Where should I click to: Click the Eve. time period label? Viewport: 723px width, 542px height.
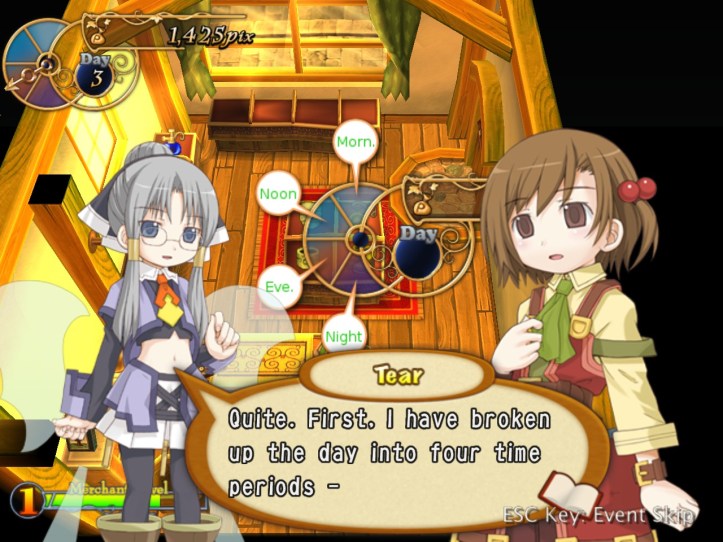tap(279, 286)
